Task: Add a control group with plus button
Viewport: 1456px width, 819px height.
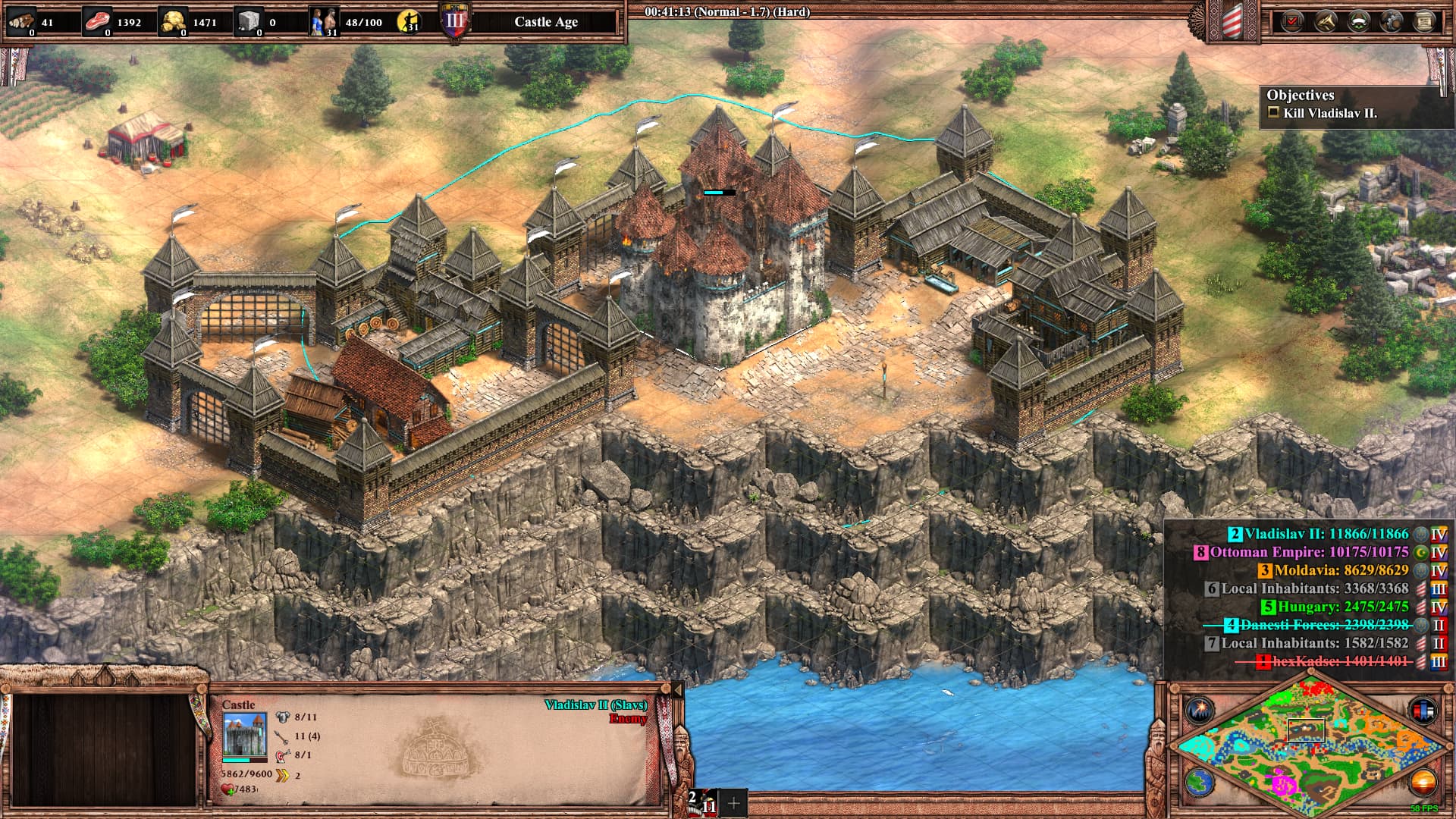Action: (x=733, y=803)
